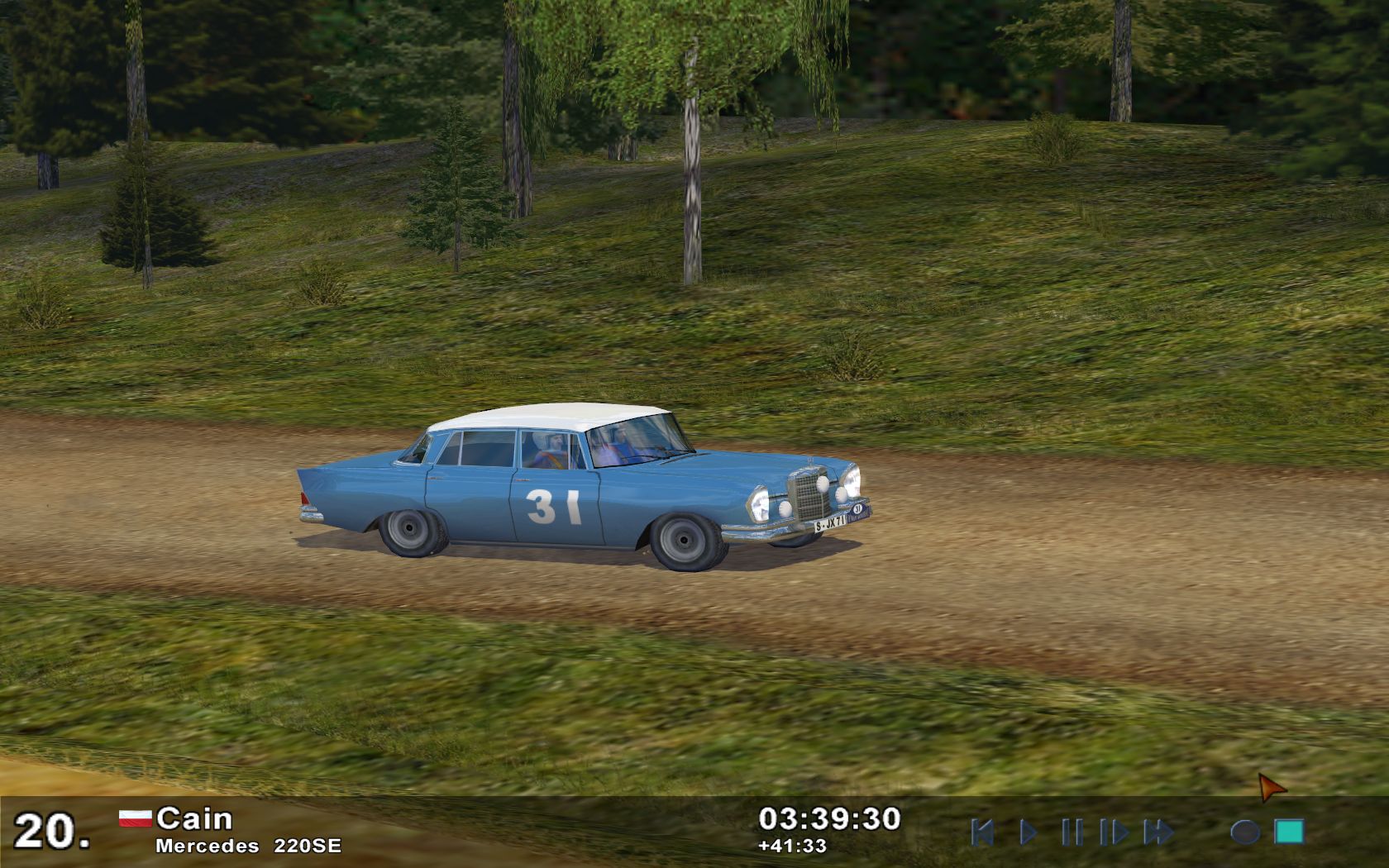
Task: Play the replay
Action: pos(1028,832)
